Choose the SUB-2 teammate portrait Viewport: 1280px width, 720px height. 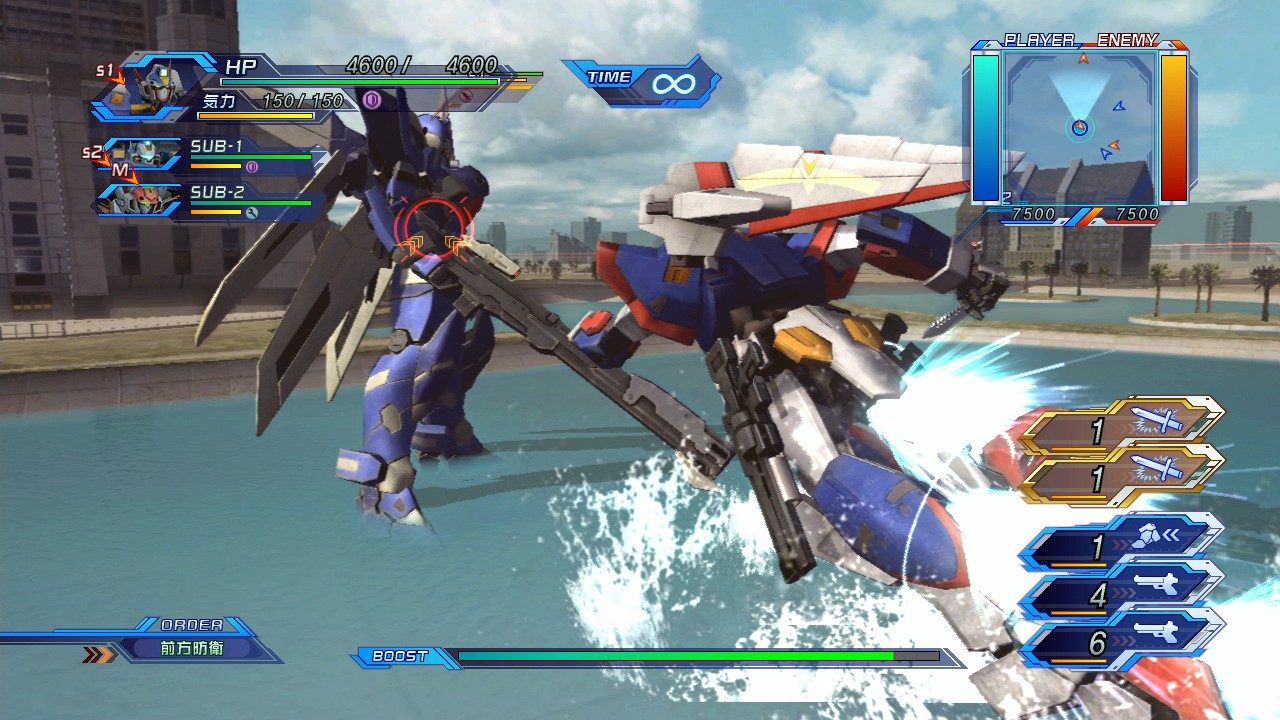pos(141,200)
